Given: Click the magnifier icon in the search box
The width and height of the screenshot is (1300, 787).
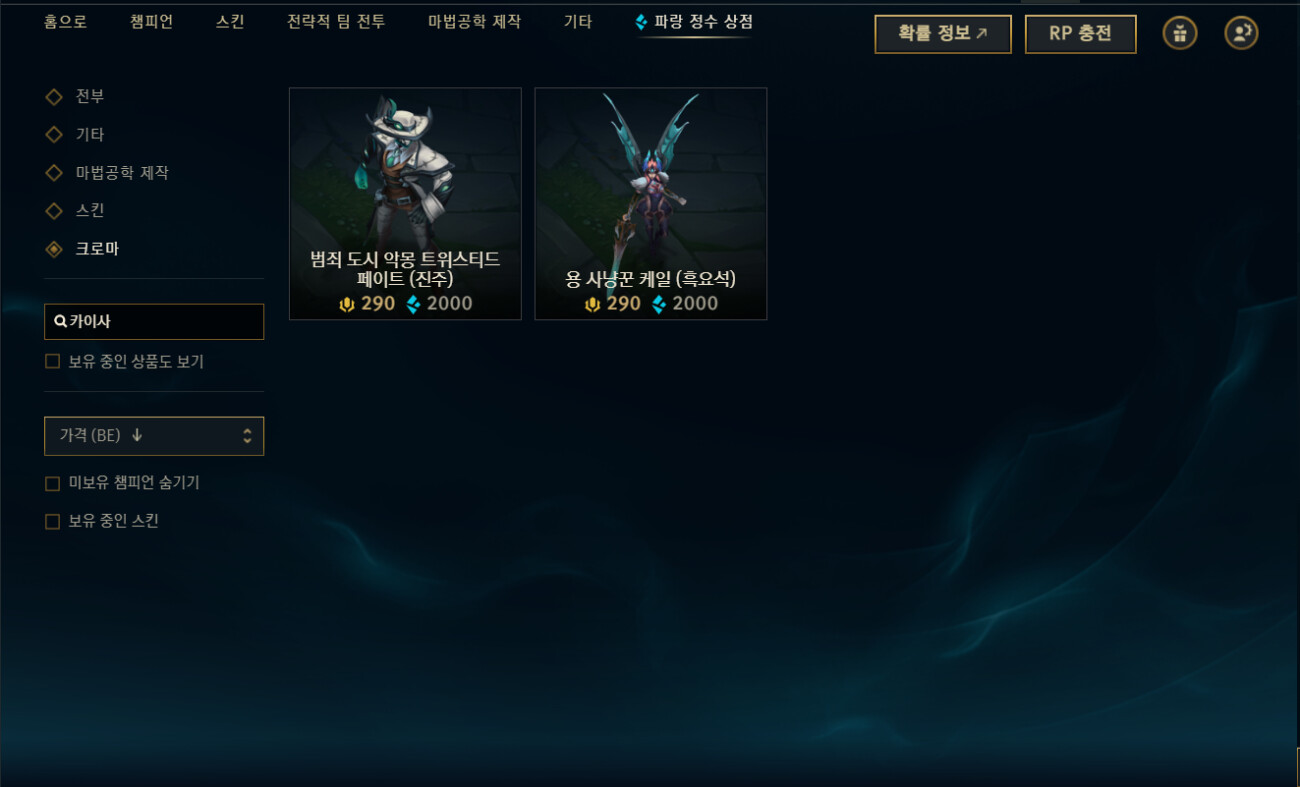Looking at the screenshot, I should (x=59, y=321).
